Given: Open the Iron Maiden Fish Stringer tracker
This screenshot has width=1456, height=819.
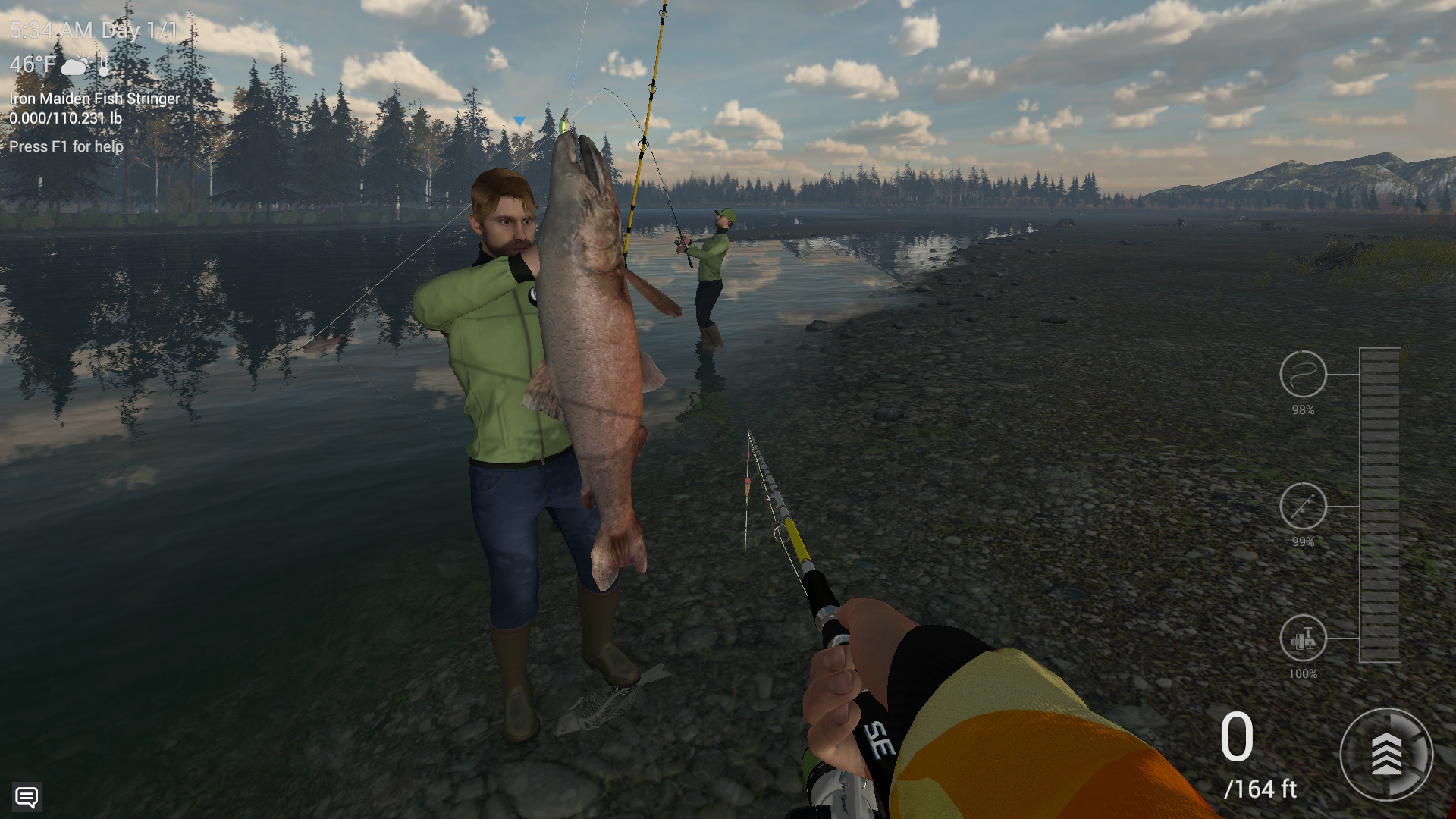Looking at the screenshot, I should click(x=95, y=99).
